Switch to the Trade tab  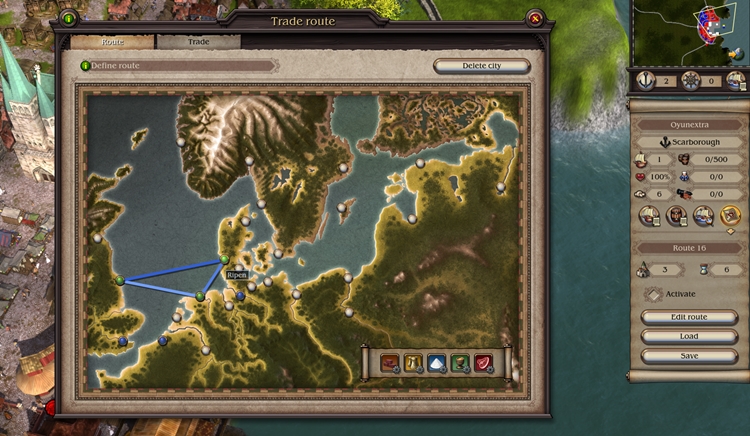[198, 42]
